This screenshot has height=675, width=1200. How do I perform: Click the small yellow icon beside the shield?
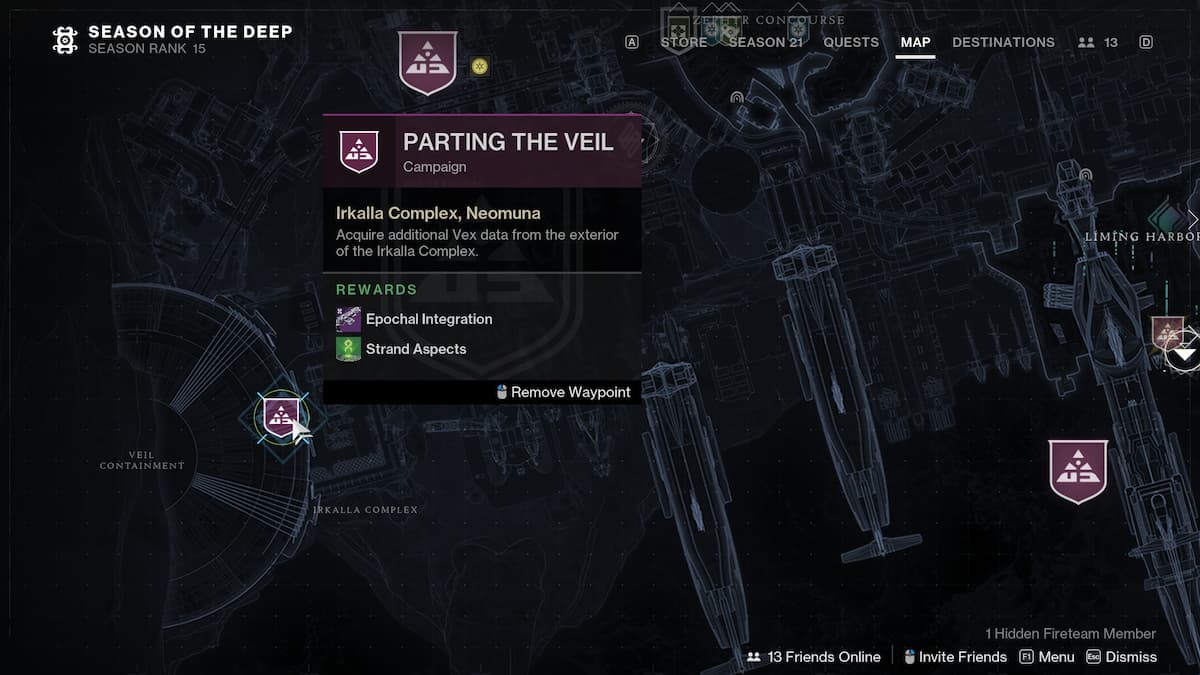pyautogui.click(x=480, y=66)
